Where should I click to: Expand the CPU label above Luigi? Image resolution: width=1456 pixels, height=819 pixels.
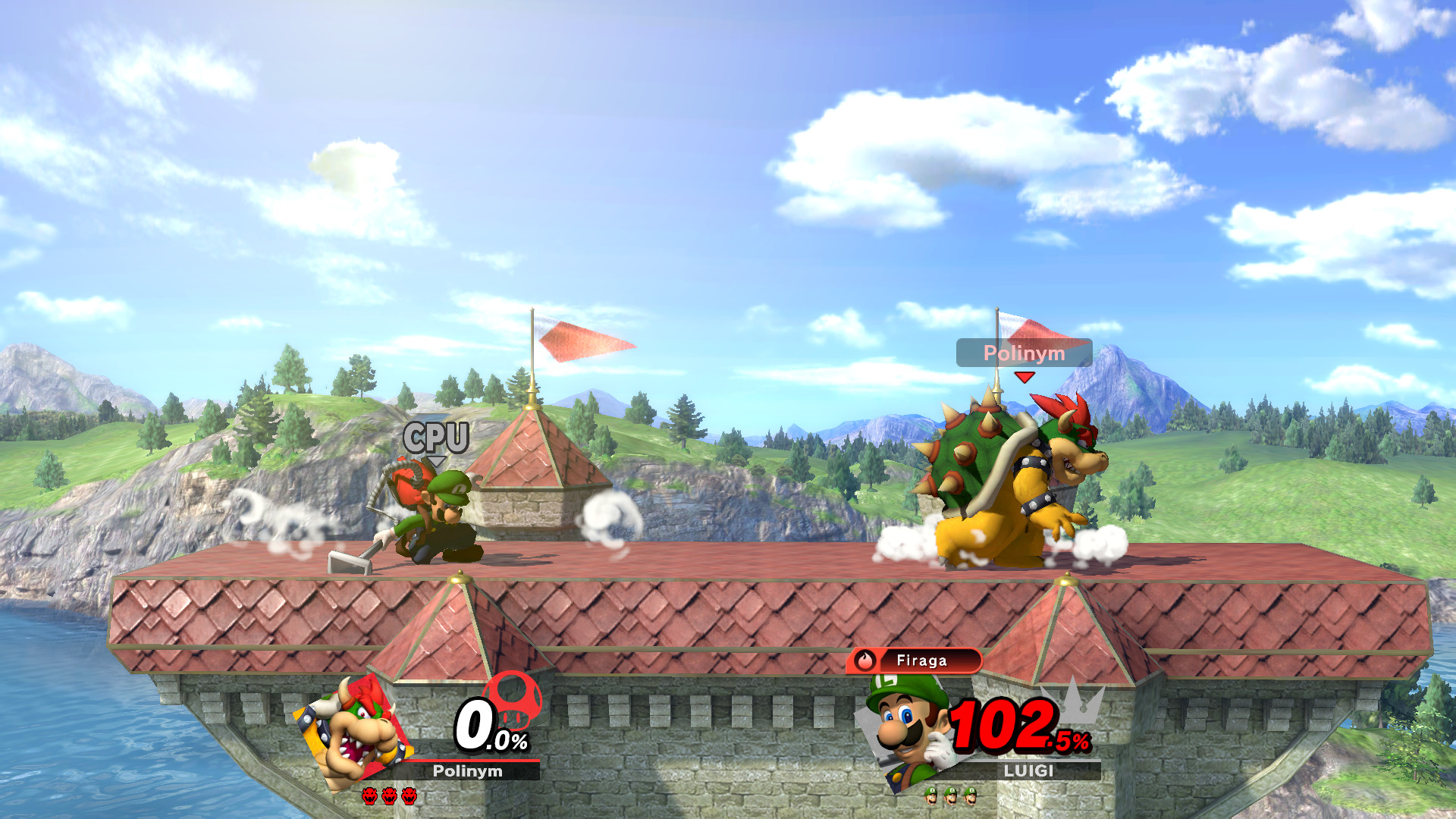tap(438, 438)
